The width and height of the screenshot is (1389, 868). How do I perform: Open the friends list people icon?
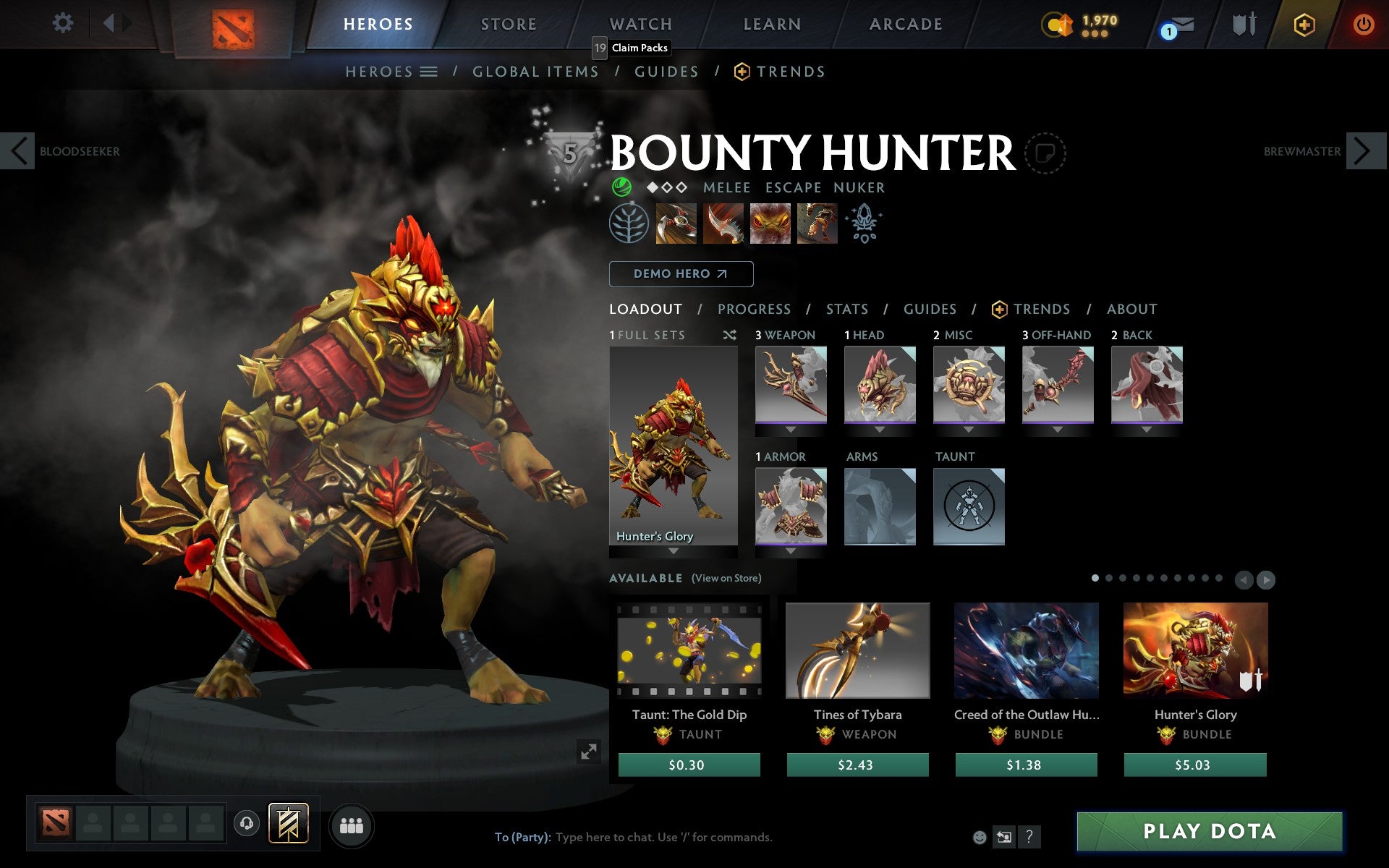(x=352, y=826)
